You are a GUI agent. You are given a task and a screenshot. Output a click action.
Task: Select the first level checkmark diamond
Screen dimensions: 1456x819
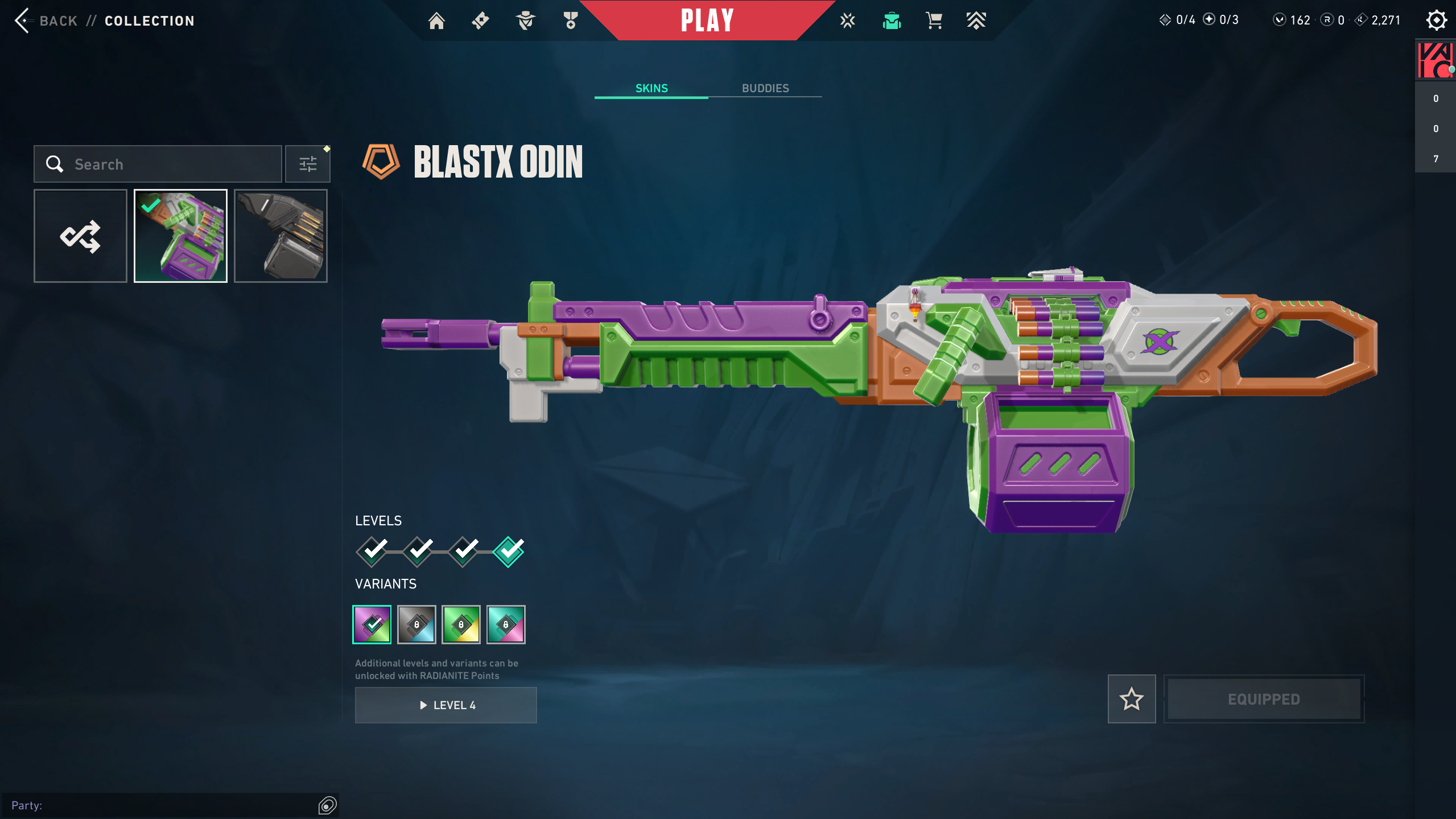point(373,551)
